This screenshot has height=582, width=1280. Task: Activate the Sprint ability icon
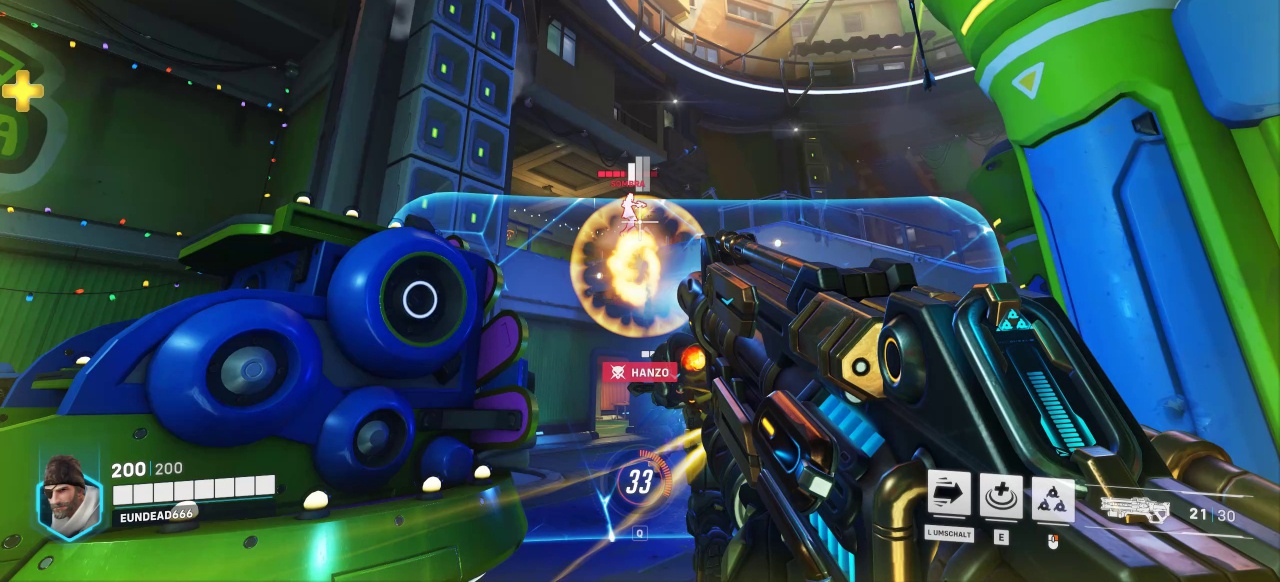pyautogui.click(x=949, y=495)
